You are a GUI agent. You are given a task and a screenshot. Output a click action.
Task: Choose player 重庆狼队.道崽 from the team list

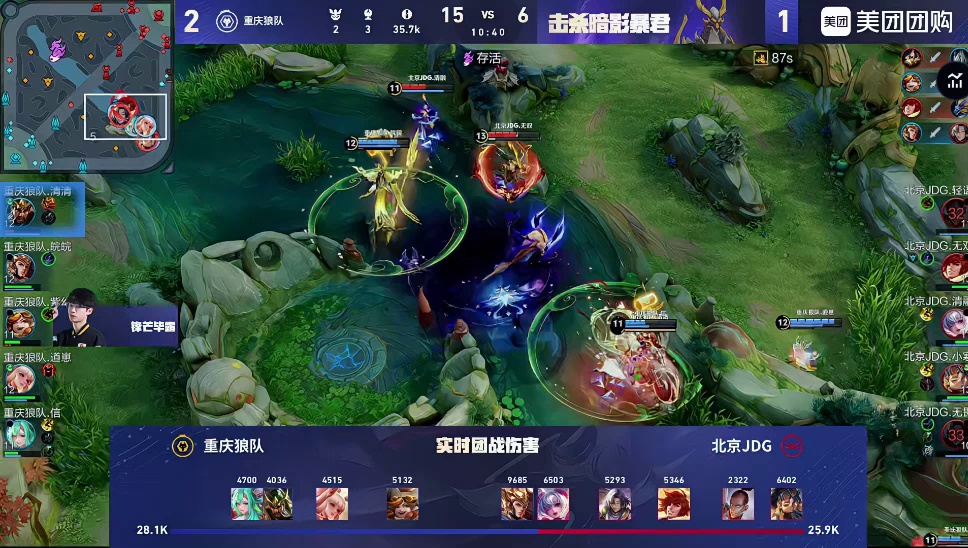pos(19,377)
